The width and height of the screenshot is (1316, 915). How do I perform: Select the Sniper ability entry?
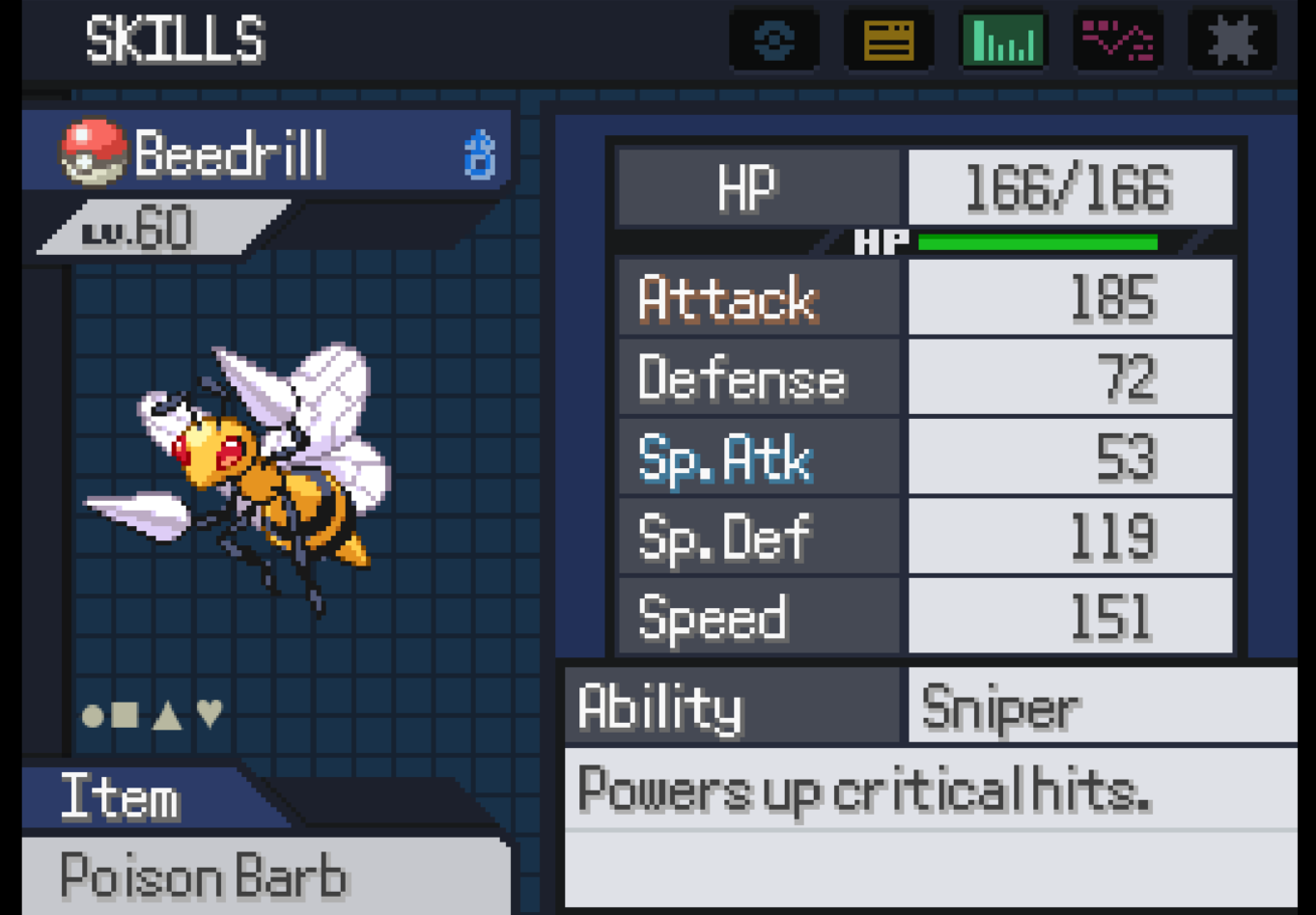coord(1002,707)
